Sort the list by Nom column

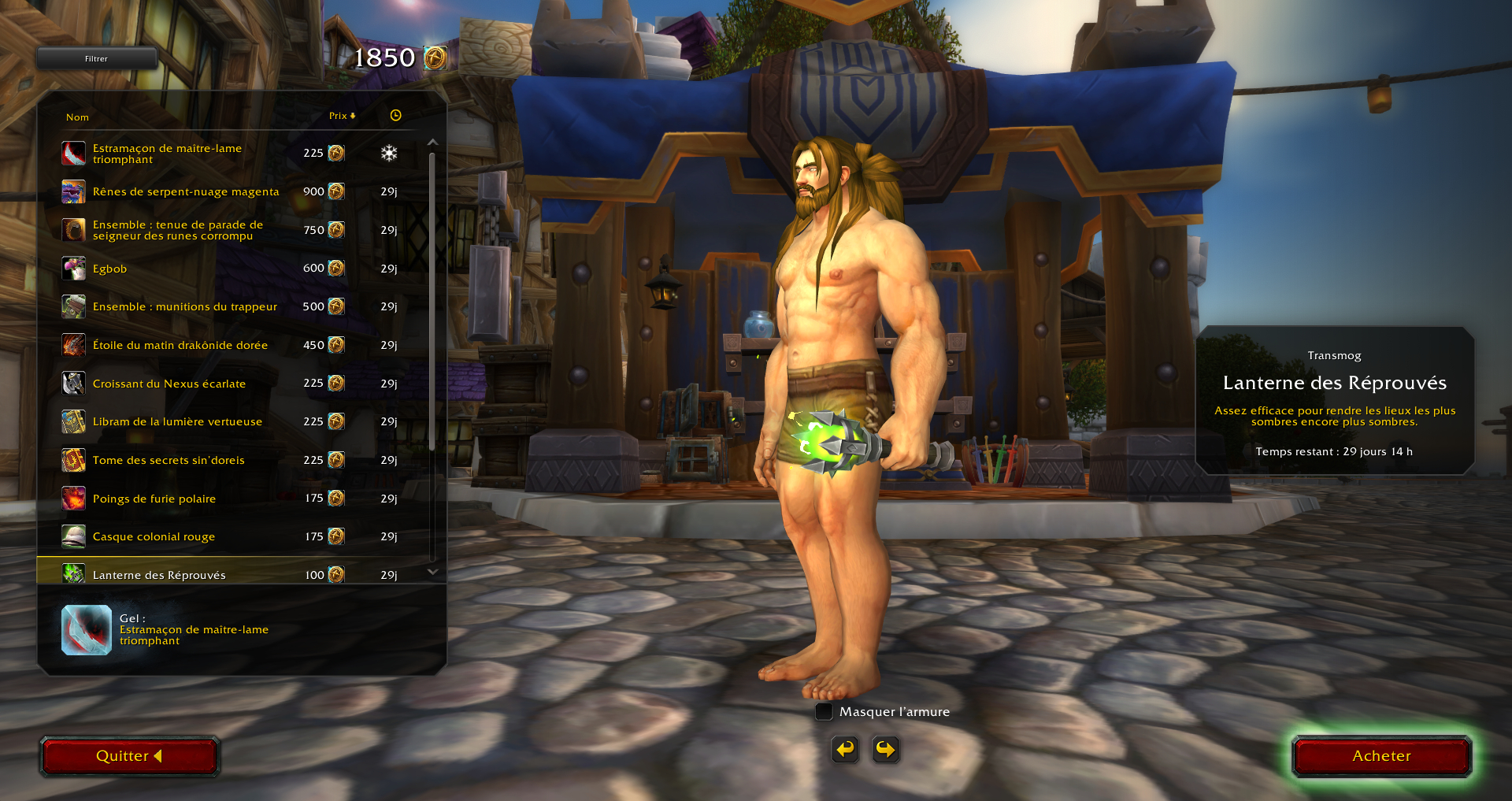pyautogui.click(x=77, y=117)
